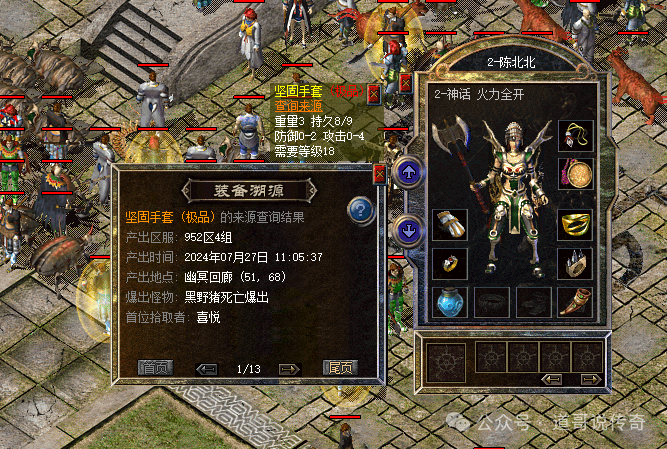Select the gemmed gold ring slot
The image size is (667, 449).
448,263
